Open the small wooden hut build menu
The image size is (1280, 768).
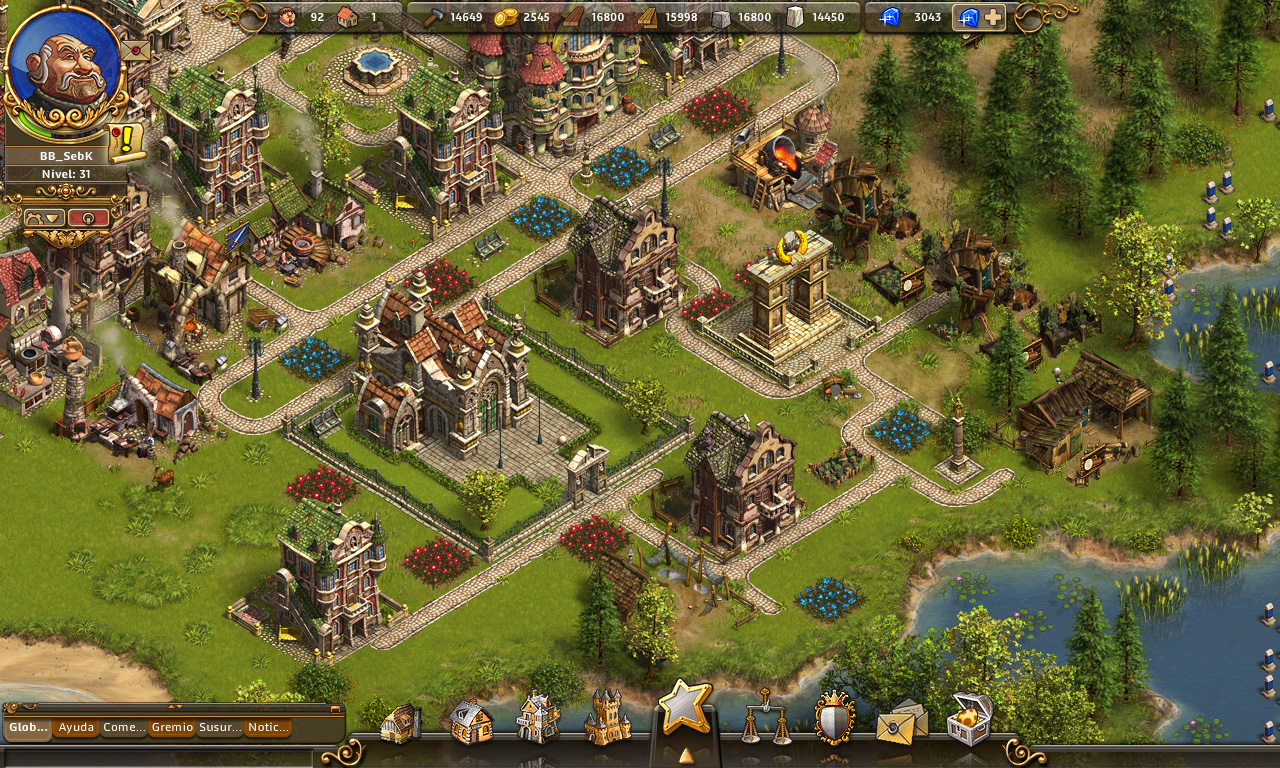[400, 723]
